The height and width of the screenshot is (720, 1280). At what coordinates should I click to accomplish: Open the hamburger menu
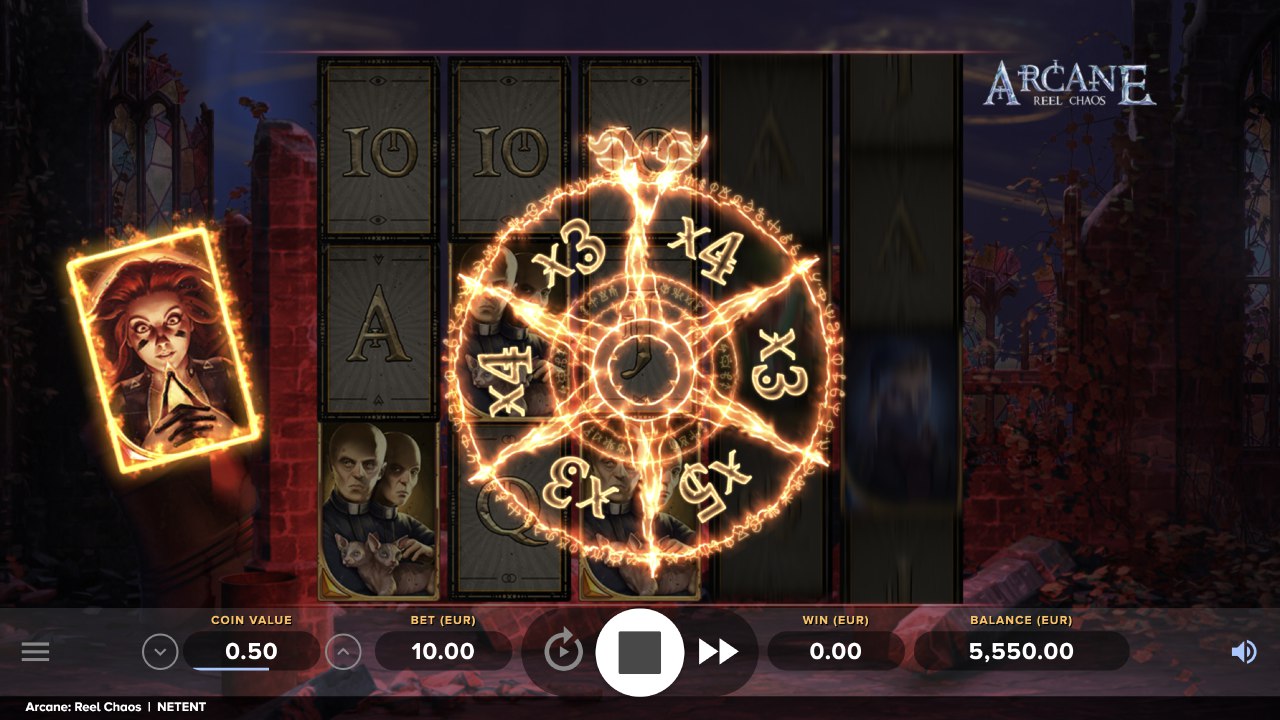coord(35,652)
